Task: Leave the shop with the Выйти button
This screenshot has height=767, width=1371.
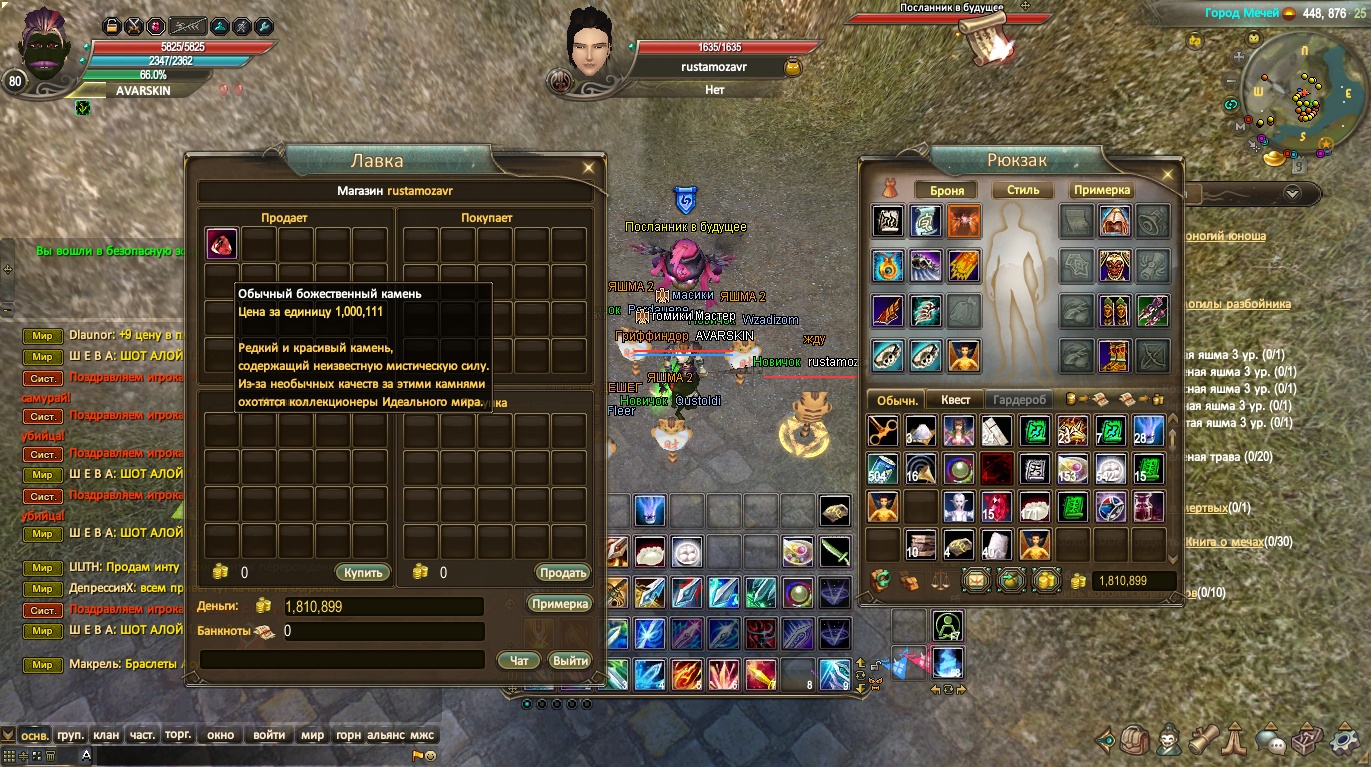Action: point(570,661)
